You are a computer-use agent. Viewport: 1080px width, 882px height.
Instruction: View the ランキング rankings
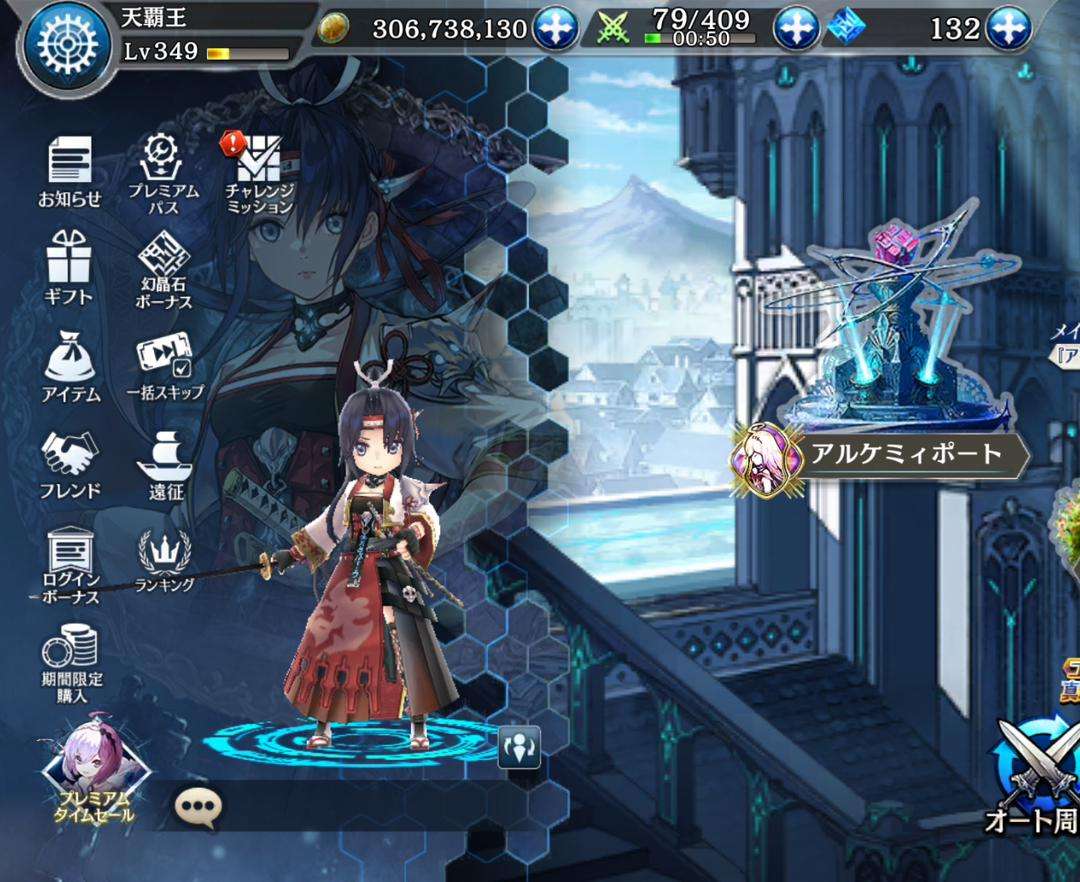coord(164,560)
